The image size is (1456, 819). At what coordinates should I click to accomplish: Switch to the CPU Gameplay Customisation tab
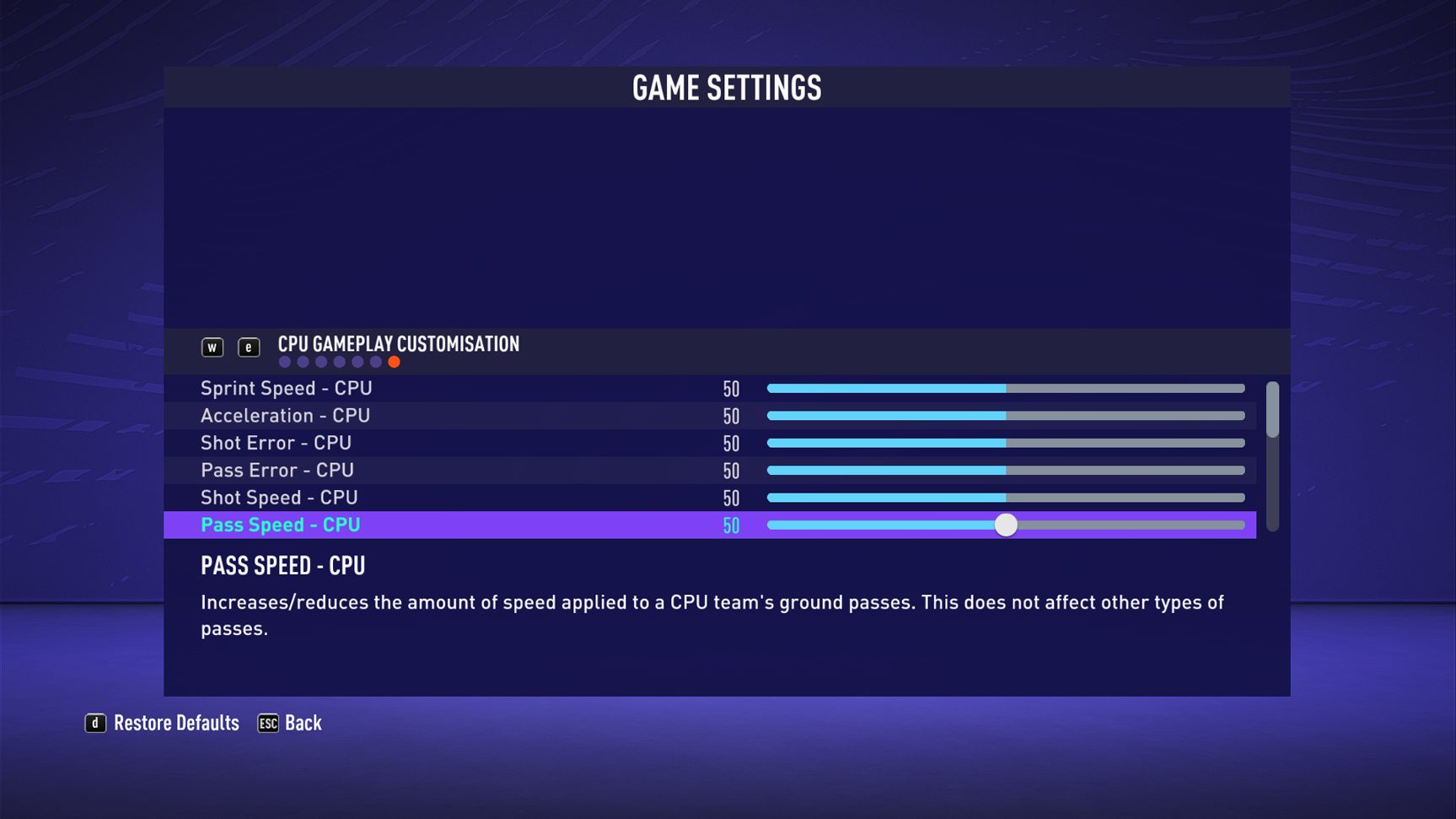[x=398, y=344]
